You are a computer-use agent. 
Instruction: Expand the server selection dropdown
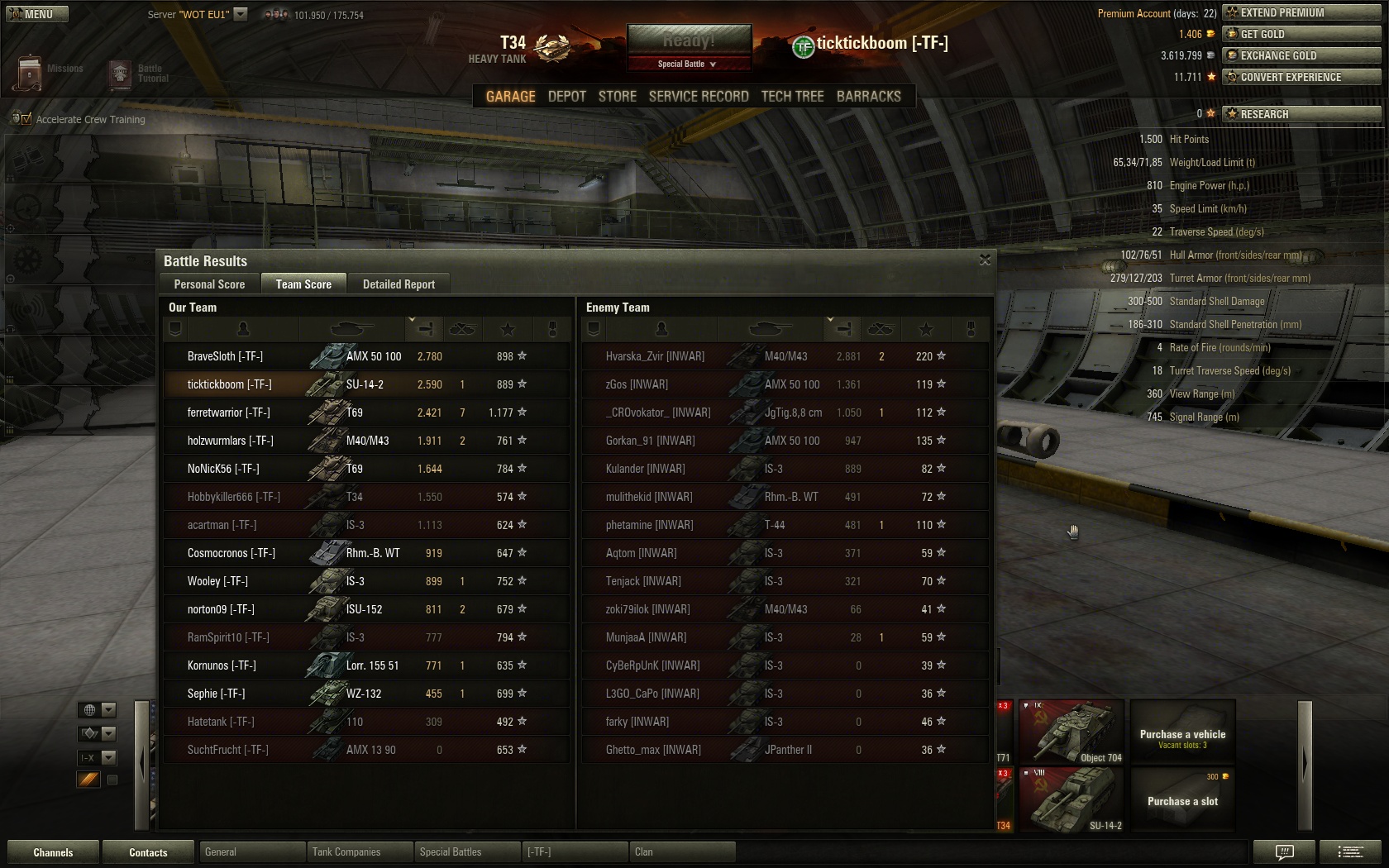click(x=241, y=14)
